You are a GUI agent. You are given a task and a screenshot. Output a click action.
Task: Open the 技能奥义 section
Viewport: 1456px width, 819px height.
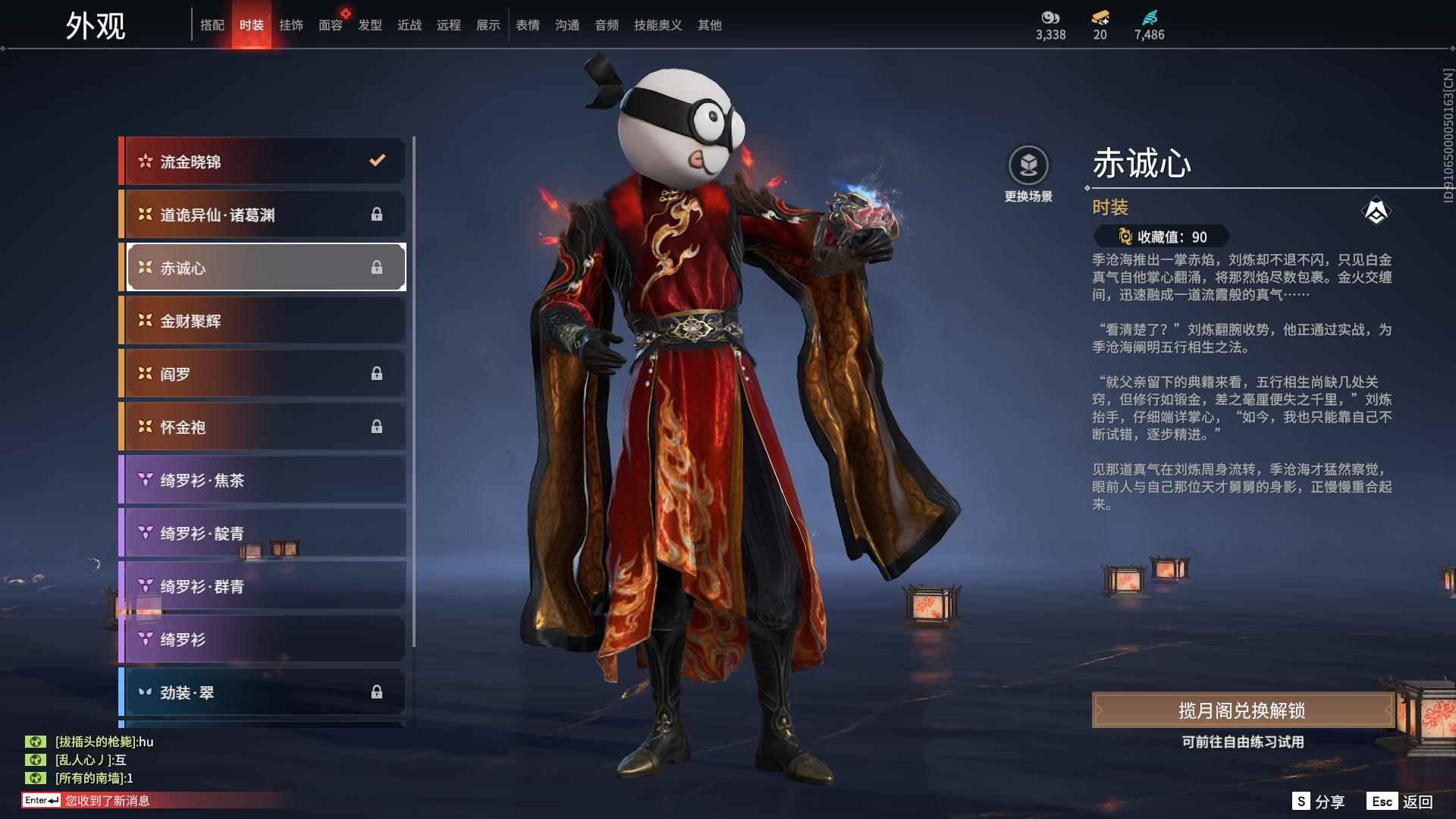pos(657,24)
